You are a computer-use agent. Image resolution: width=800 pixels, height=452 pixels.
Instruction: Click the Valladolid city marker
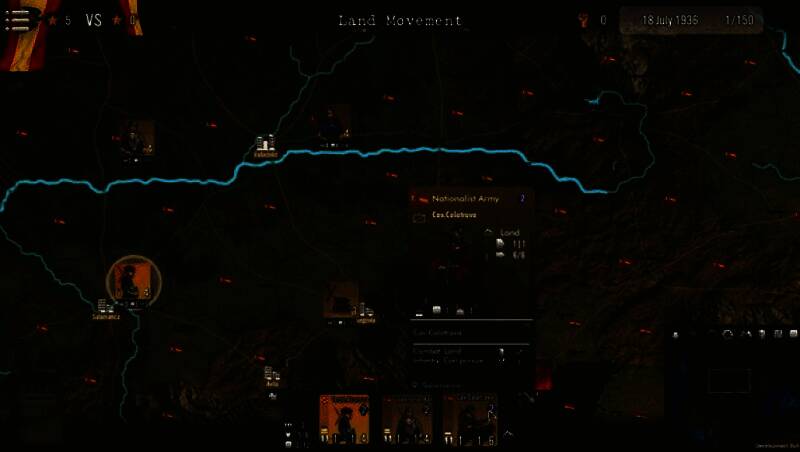click(264, 144)
